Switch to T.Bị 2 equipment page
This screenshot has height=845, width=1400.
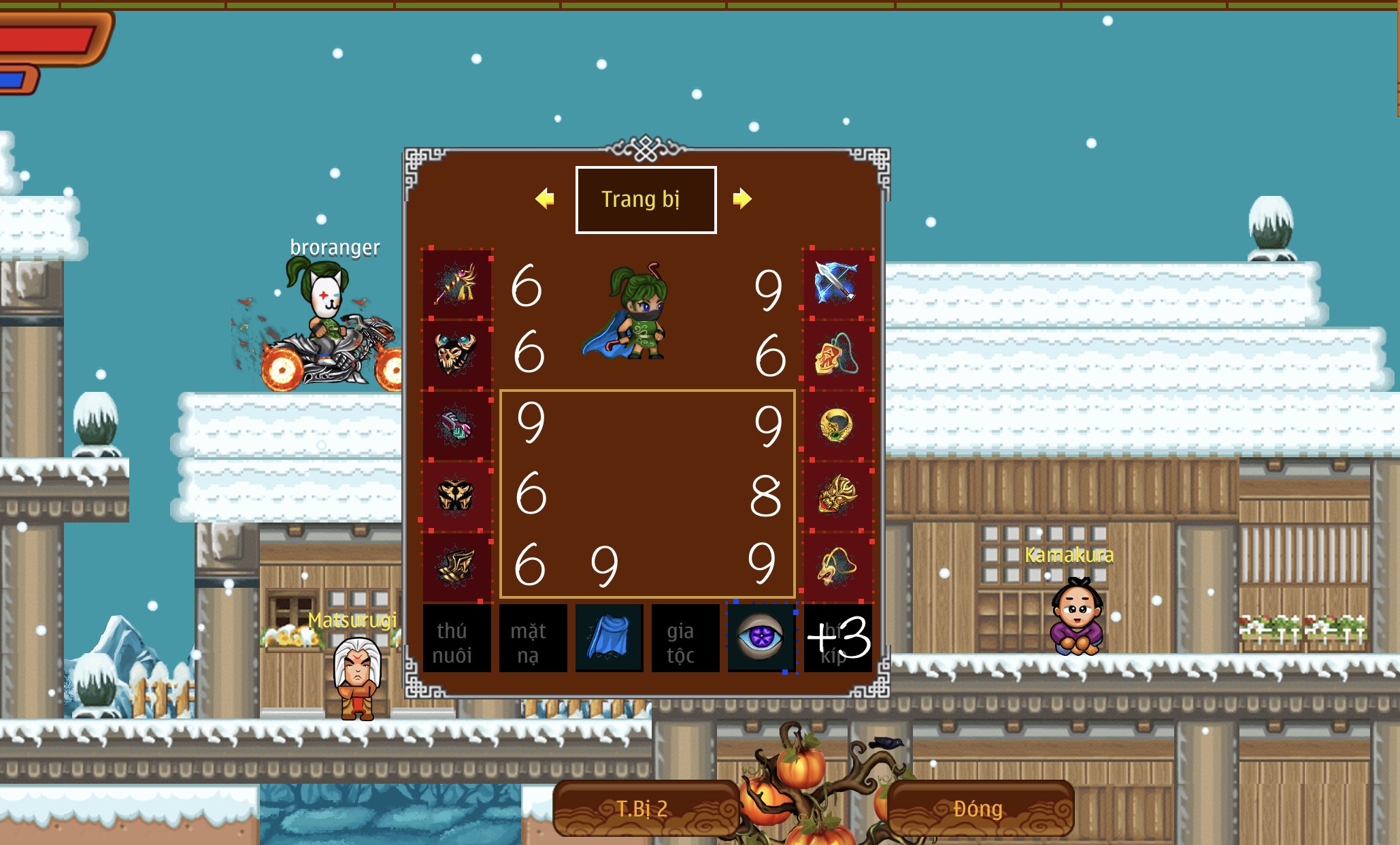tap(644, 808)
